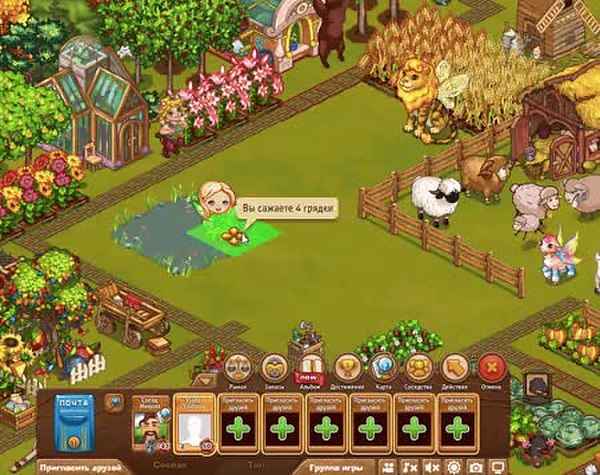Open the Запасы storage icon
The height and width of the screenshot is (475, 600).
273,368
